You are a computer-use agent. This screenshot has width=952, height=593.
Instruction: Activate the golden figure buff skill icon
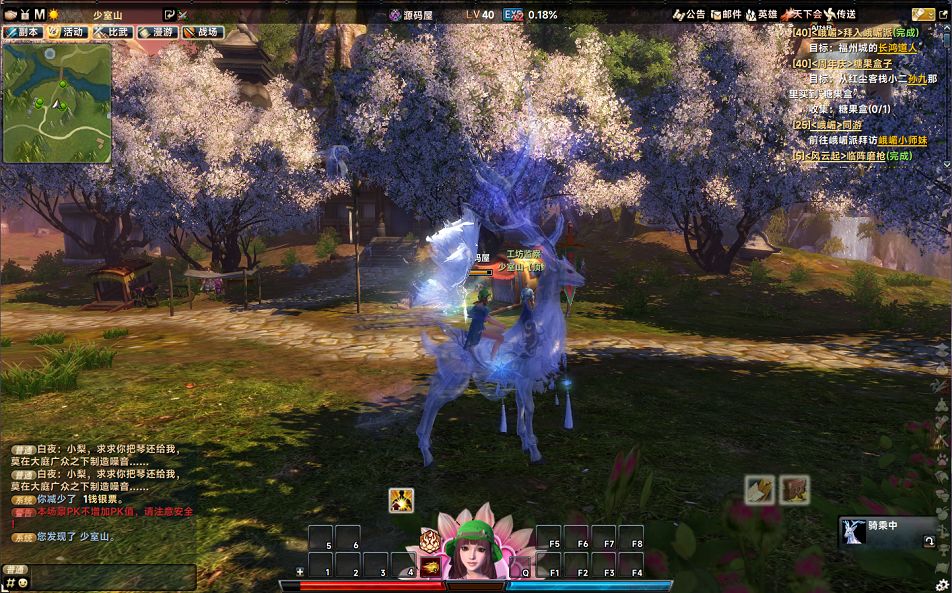click(402, 500)
